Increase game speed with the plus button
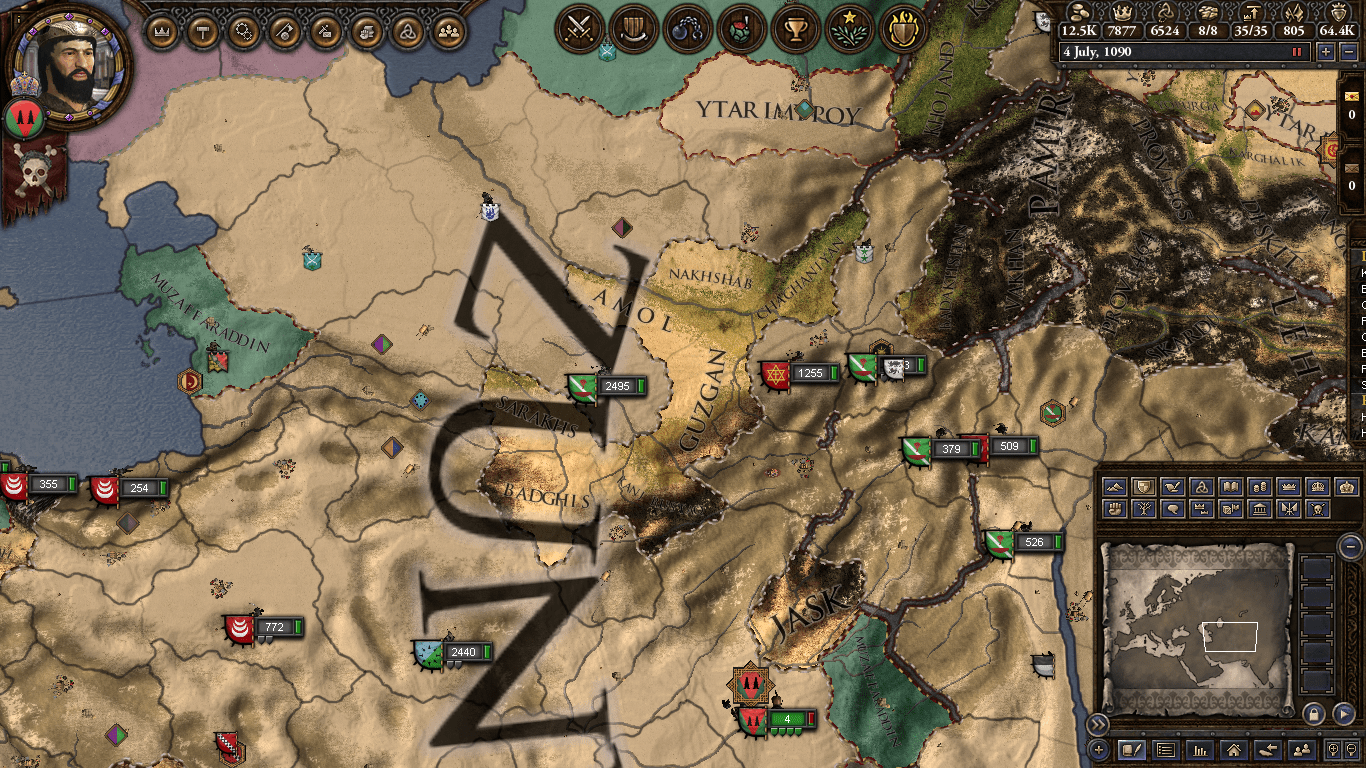The height and width of the screenshot is (768, 1366). point(1326,52)
